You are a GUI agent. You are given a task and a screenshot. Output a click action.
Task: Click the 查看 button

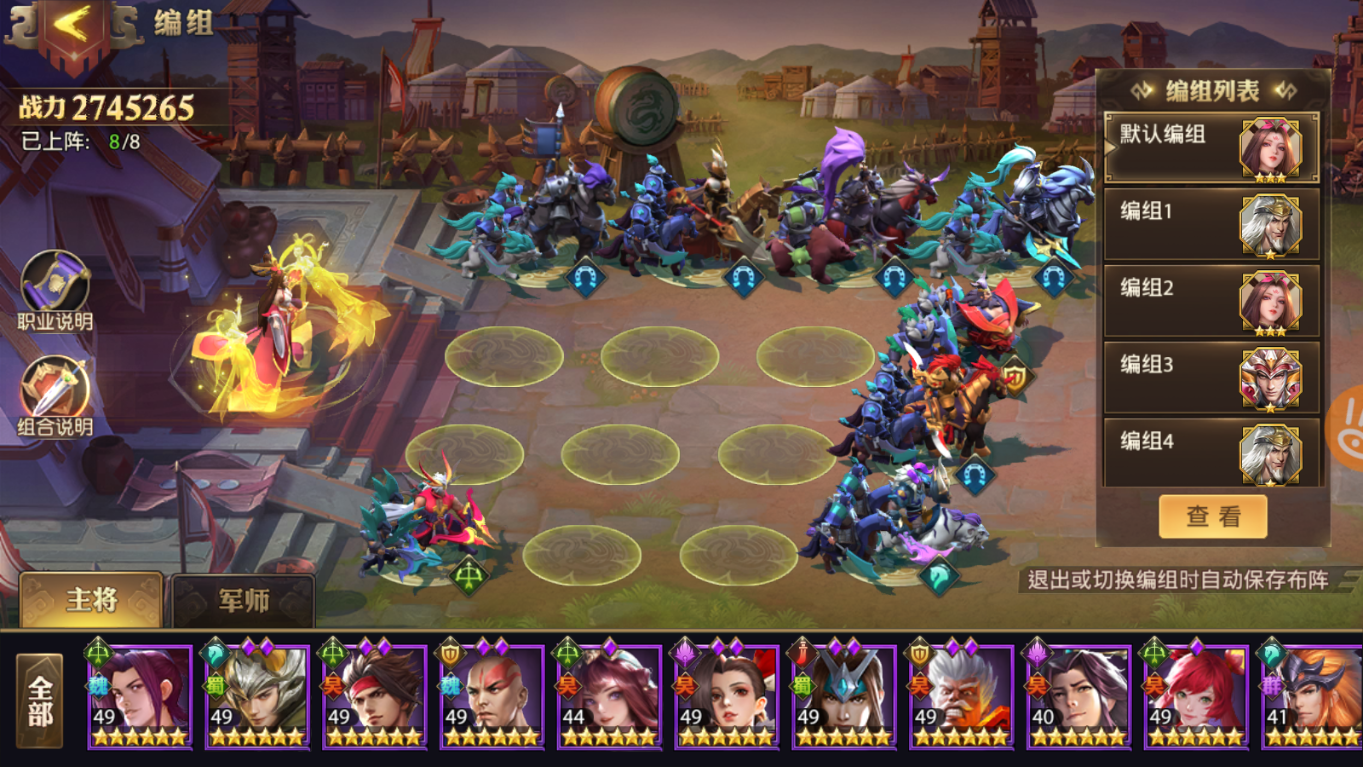pos(1212,517)
